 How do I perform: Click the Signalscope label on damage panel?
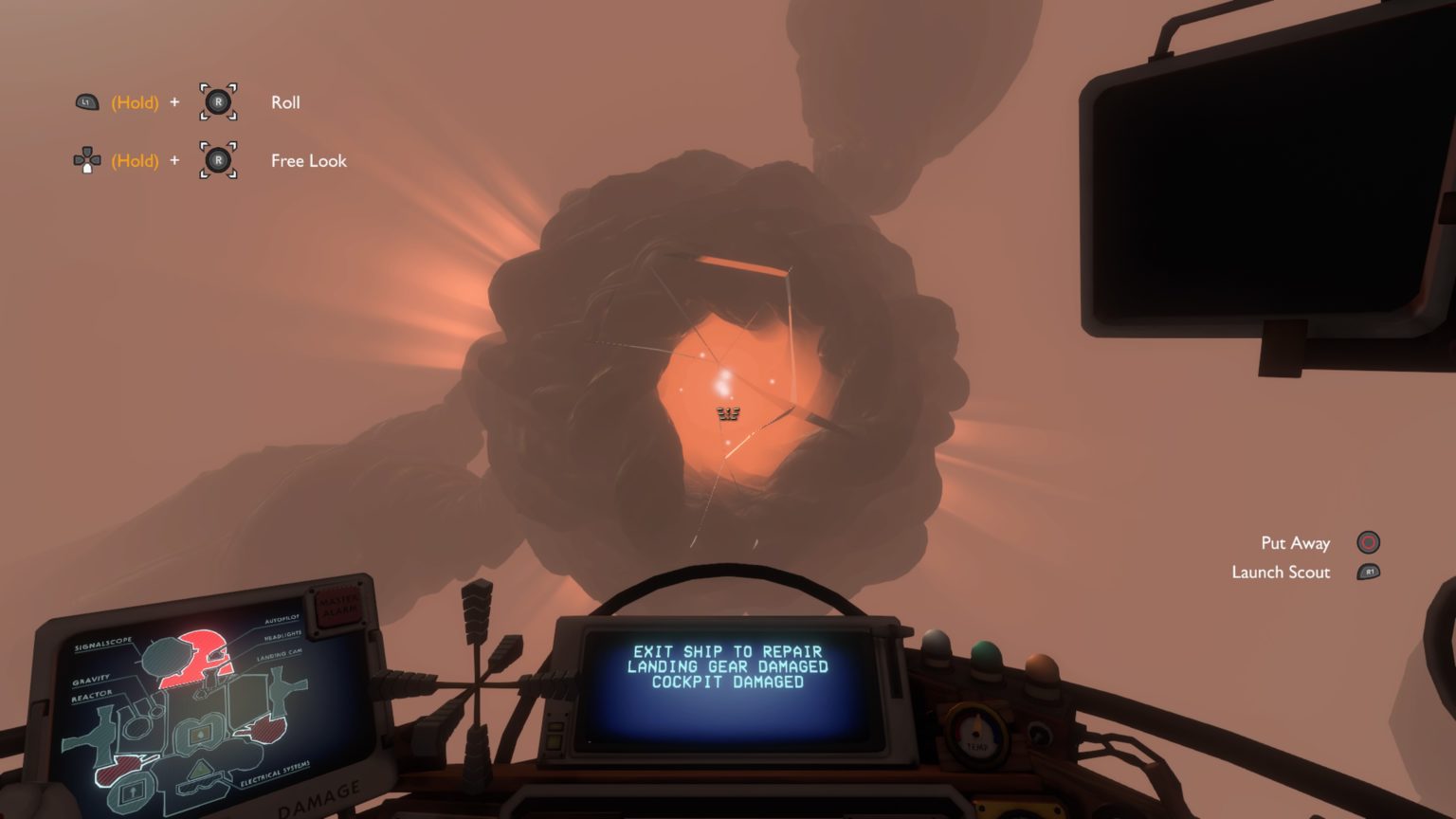(x=103, y=646)
